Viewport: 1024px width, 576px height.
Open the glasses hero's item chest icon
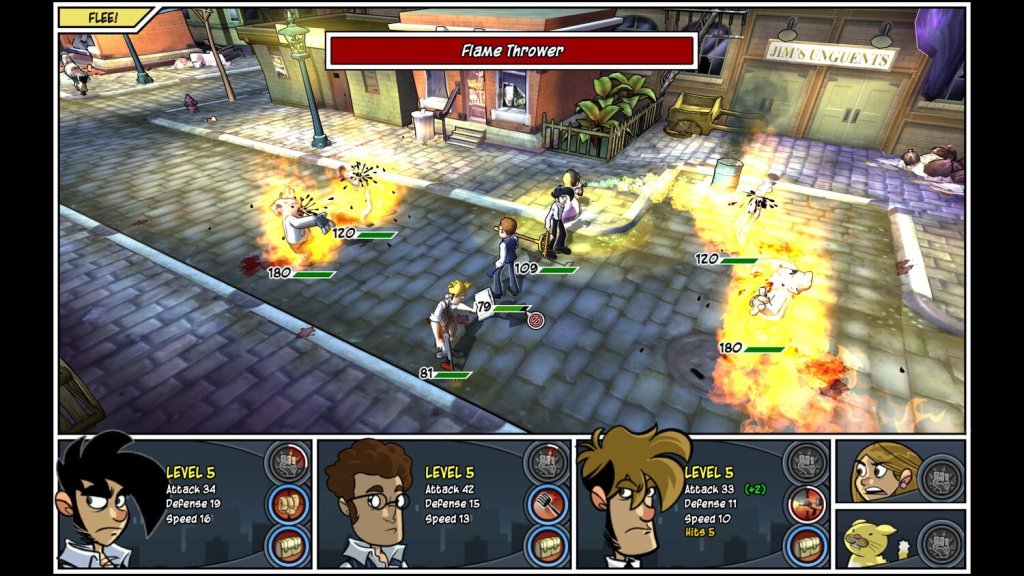(546, 546)
